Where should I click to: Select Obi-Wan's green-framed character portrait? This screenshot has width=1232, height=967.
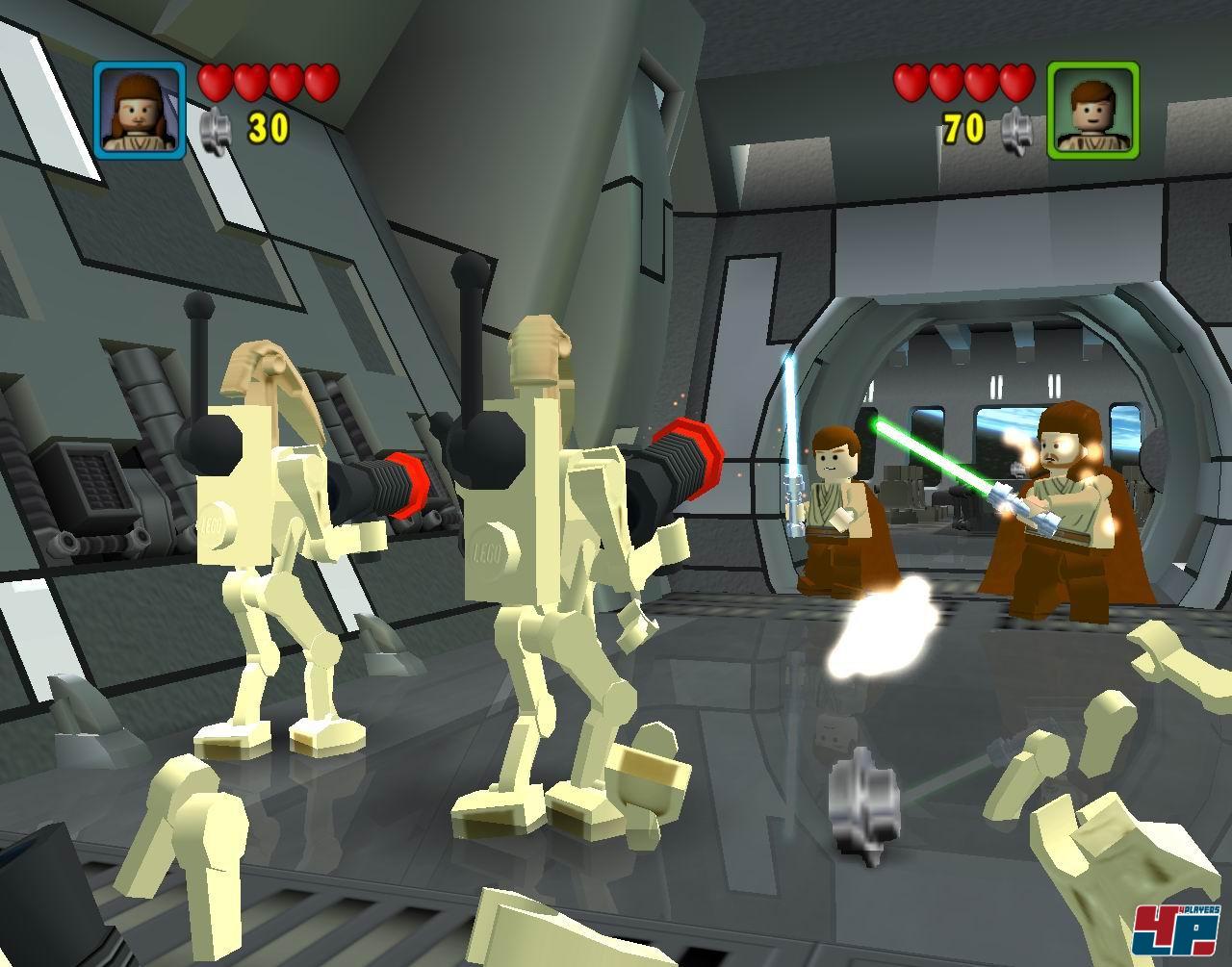tap(1092, 111)
